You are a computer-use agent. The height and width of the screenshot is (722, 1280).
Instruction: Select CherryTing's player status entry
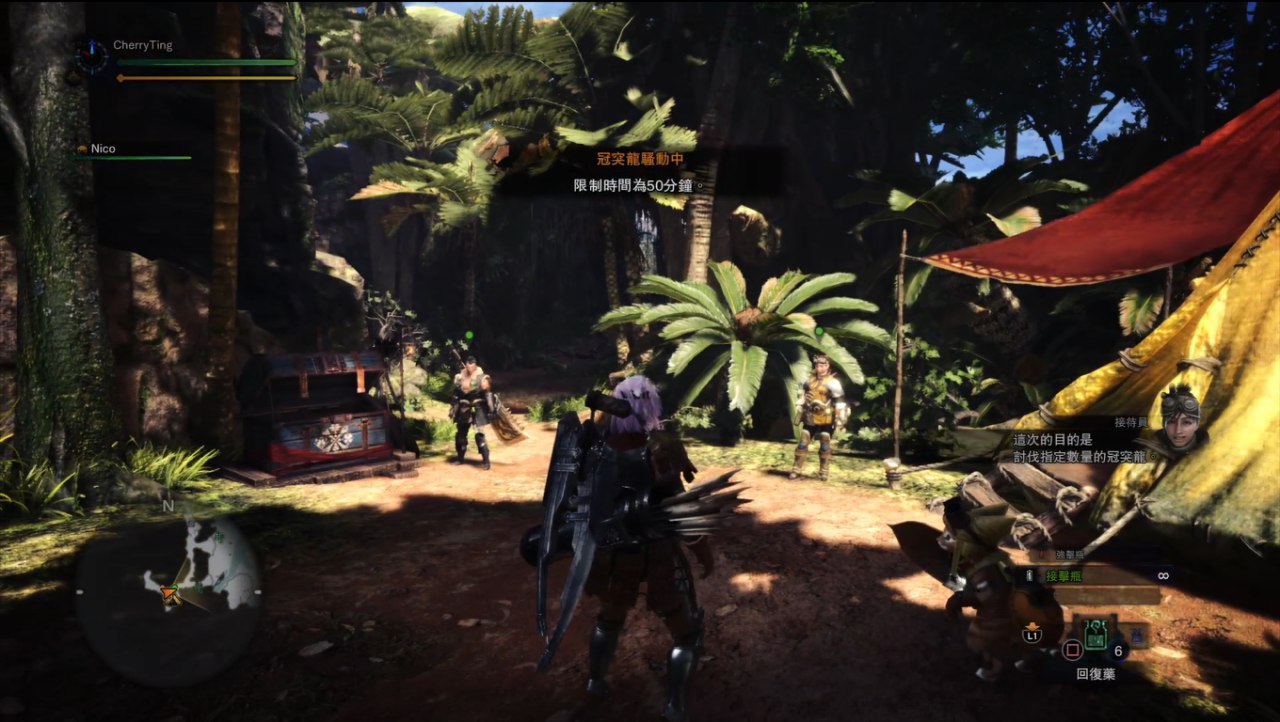[x=138, y=46]
